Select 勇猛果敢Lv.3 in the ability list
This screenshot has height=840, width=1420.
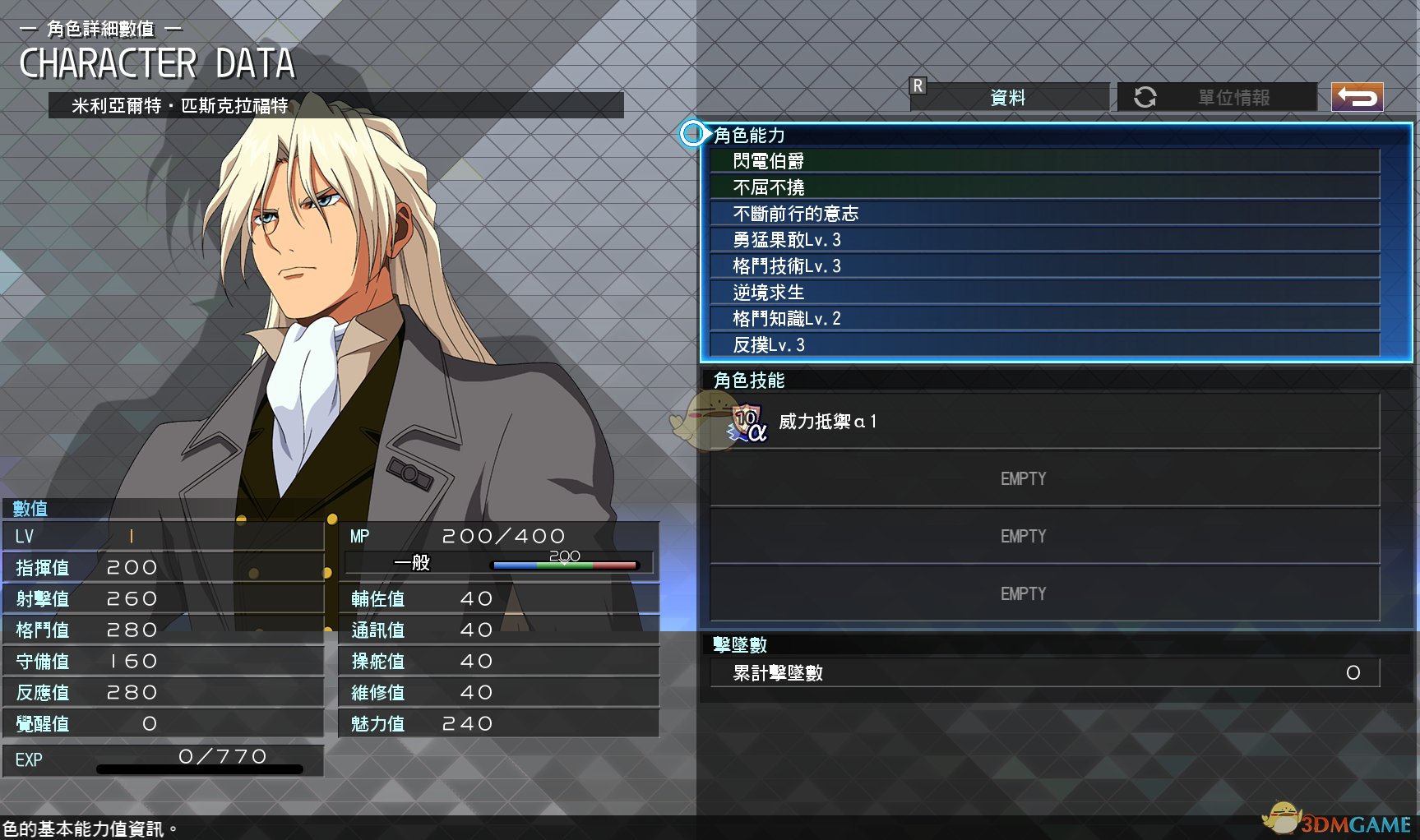[x=1044, y=240]
